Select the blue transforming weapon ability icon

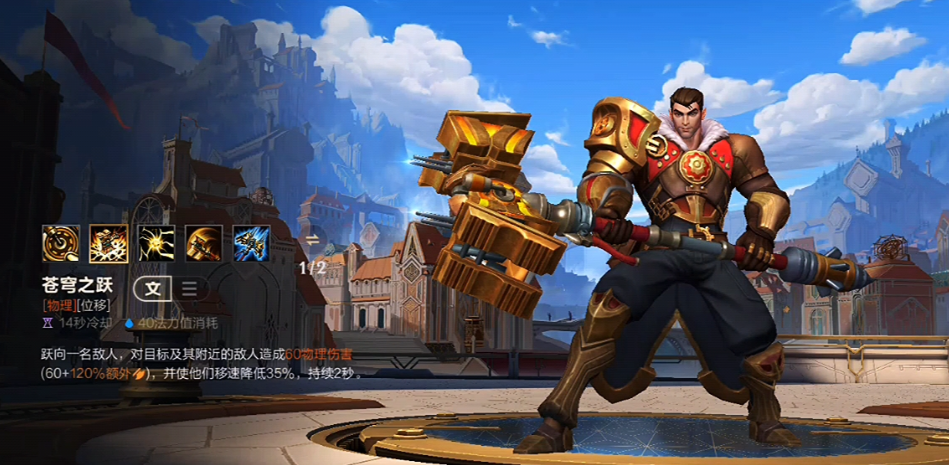(251, 242)
